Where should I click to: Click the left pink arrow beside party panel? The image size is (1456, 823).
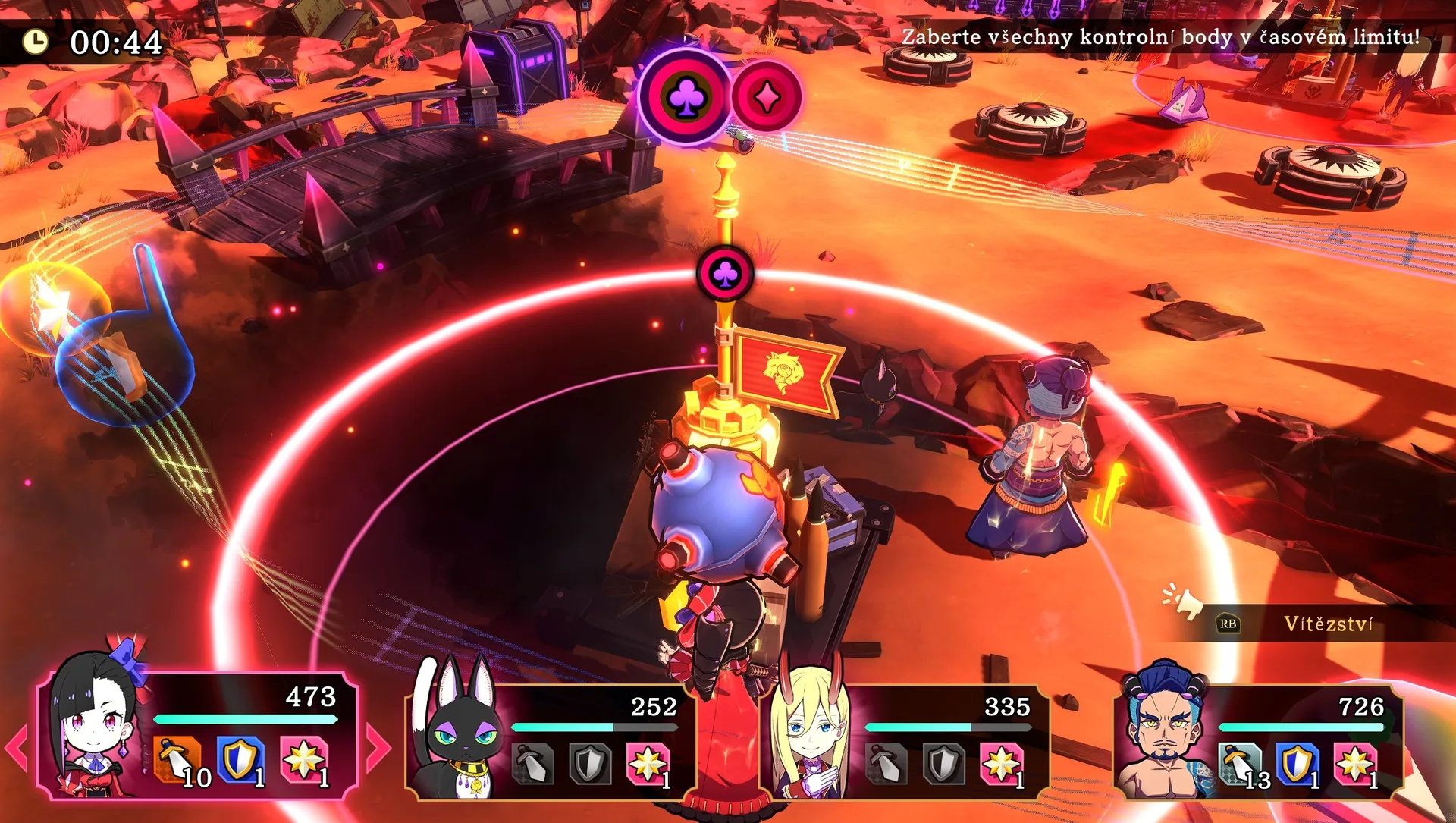pos(17,748)
